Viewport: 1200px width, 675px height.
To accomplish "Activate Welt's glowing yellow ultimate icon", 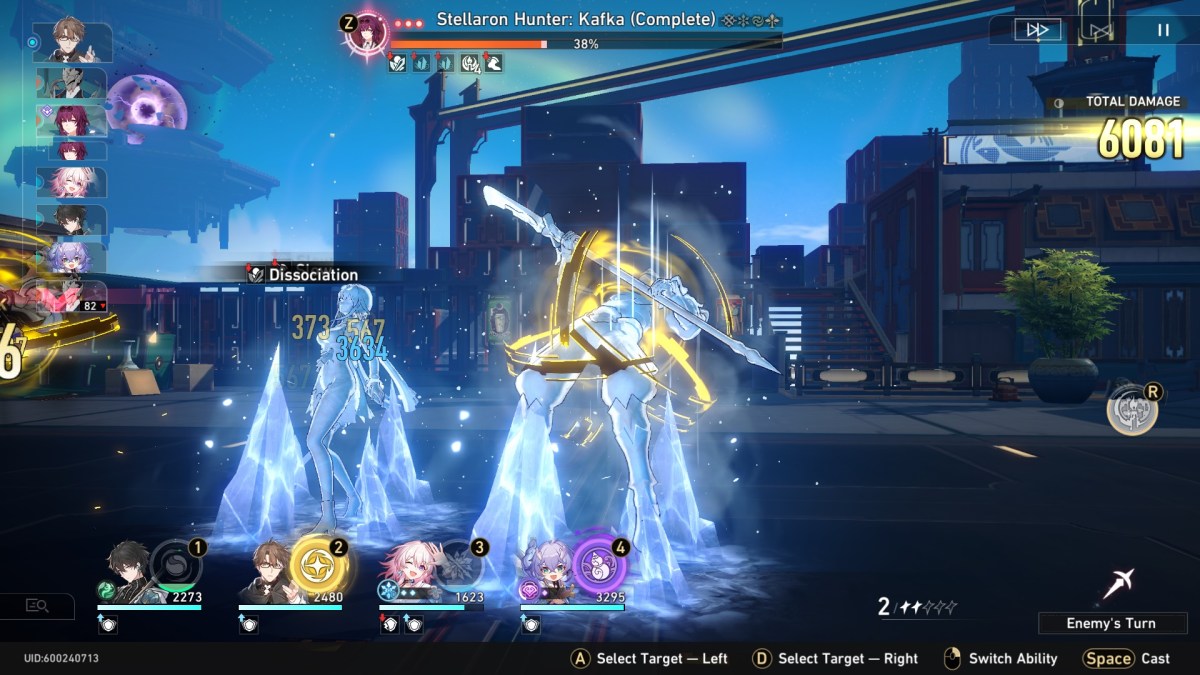I will pyautogui.click(x=318, y=567).
